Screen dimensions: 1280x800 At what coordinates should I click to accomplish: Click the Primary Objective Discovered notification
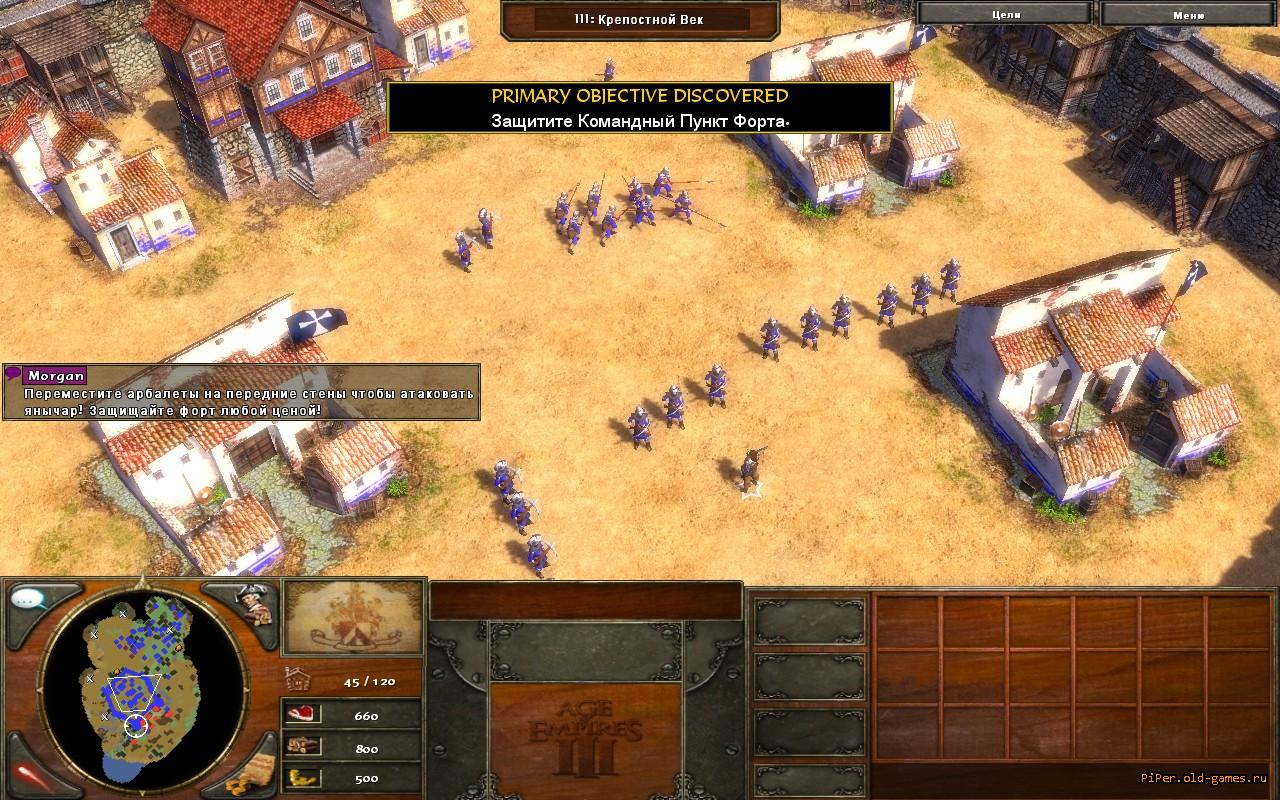[640, 108]
